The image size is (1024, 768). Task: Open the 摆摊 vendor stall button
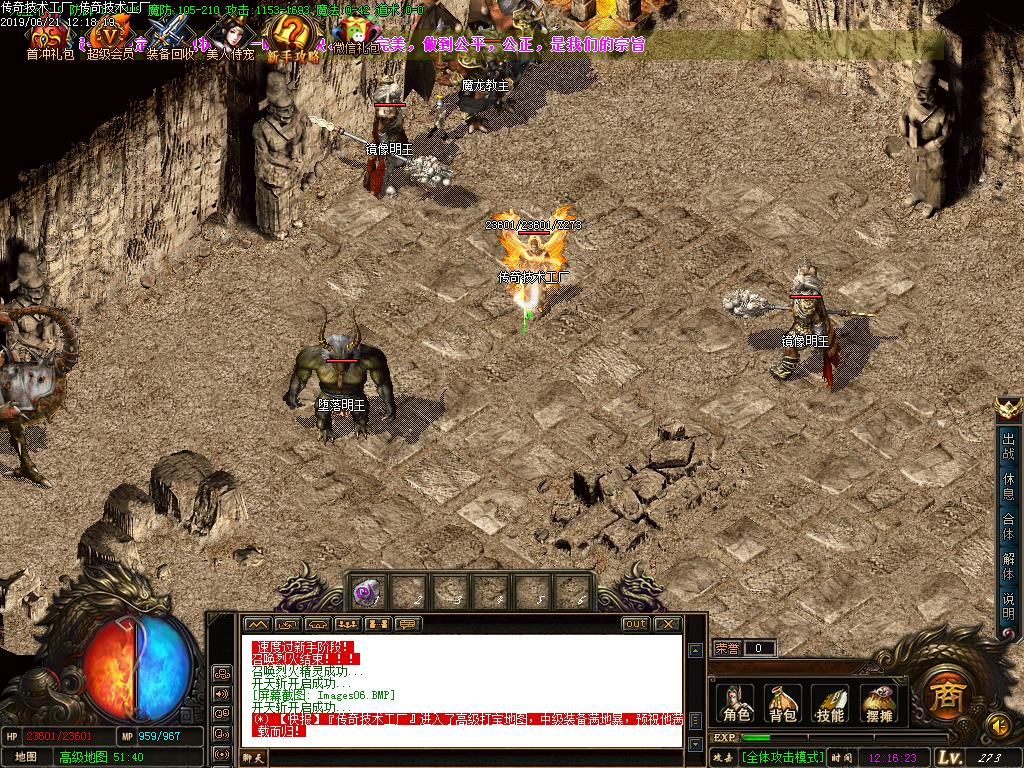pos(877,703)
